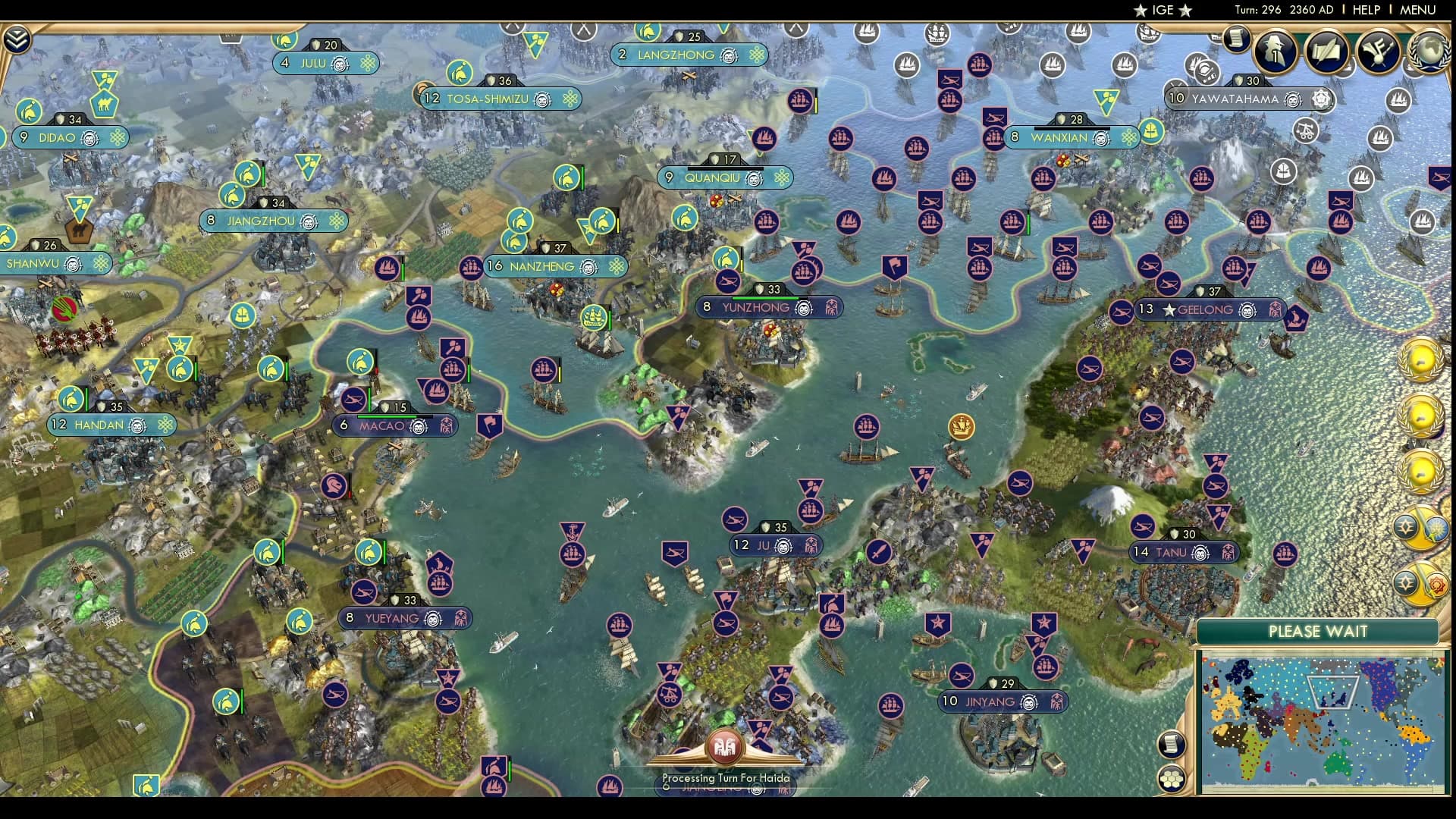Viewport: 1456px width, 819px height.
Task: Open the Diplomacy overview quill-and-scroll icon
Action: coord(1326,52)
